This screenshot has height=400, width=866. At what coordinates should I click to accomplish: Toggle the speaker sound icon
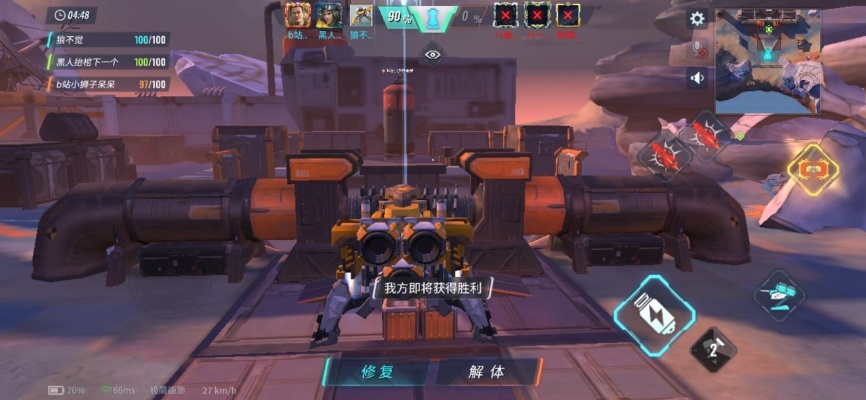point(697,77)
